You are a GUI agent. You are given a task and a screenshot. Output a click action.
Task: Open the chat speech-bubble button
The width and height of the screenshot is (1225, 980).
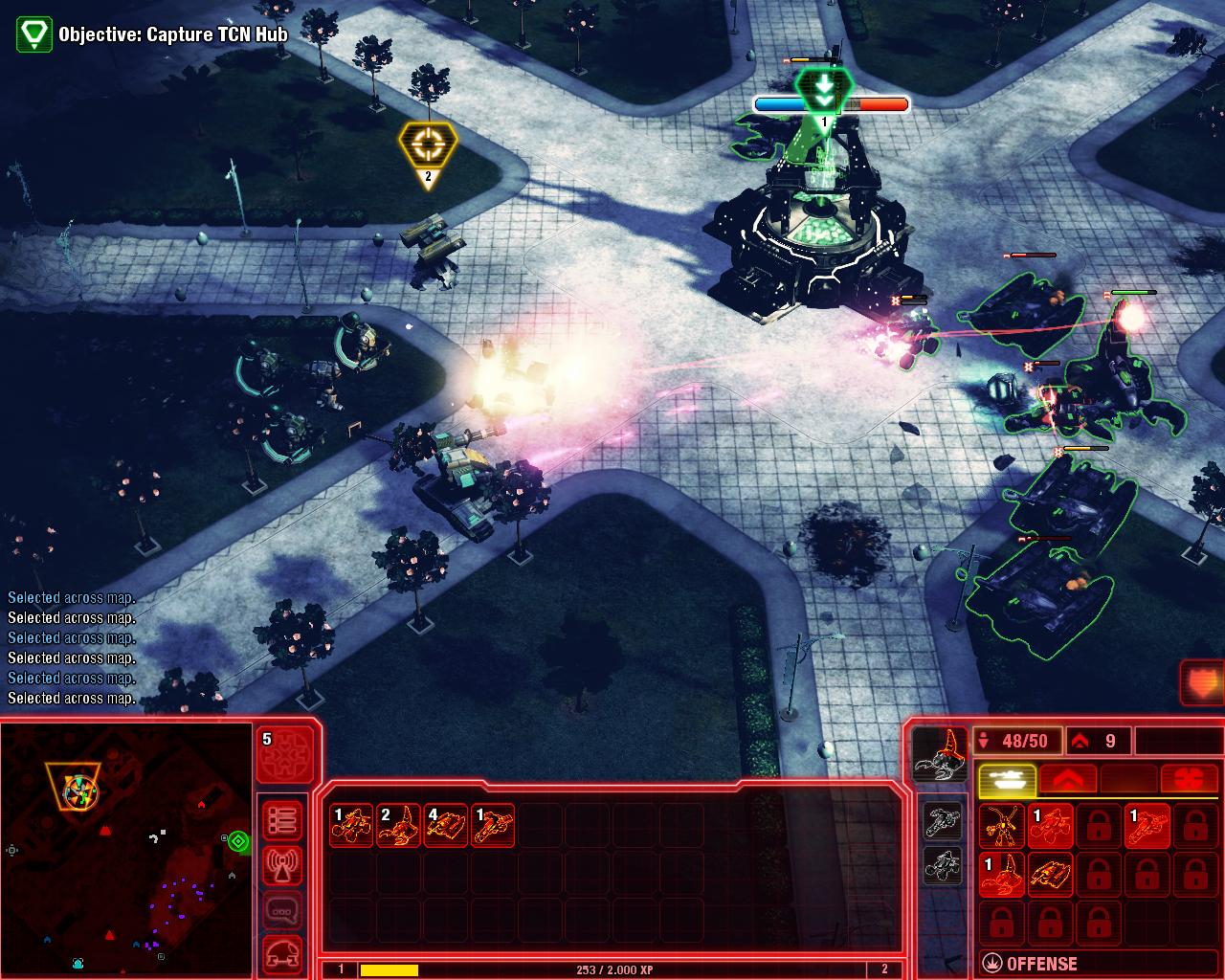click(282, 910)
